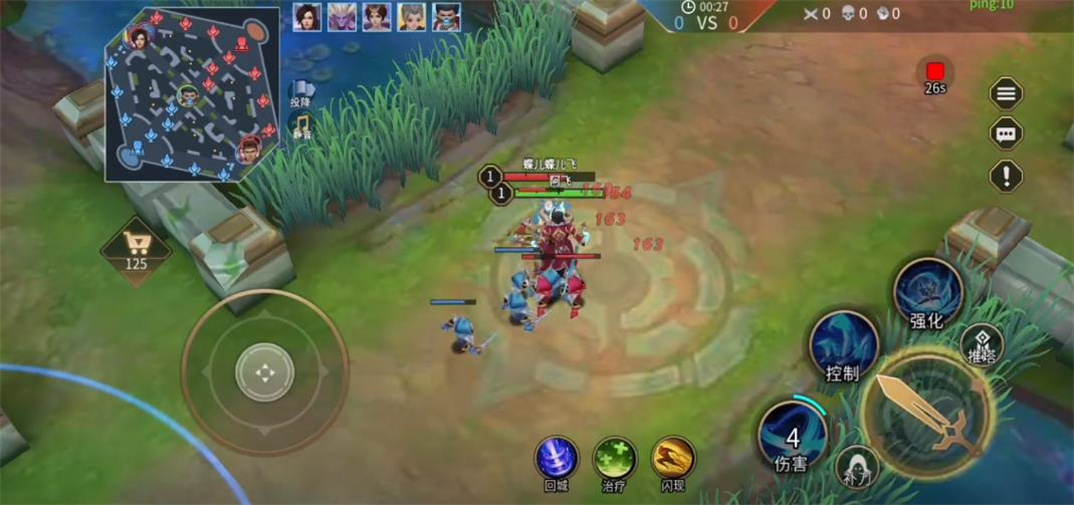
Task: Select the first teammate portrait at top
Action: pos(307,17)
